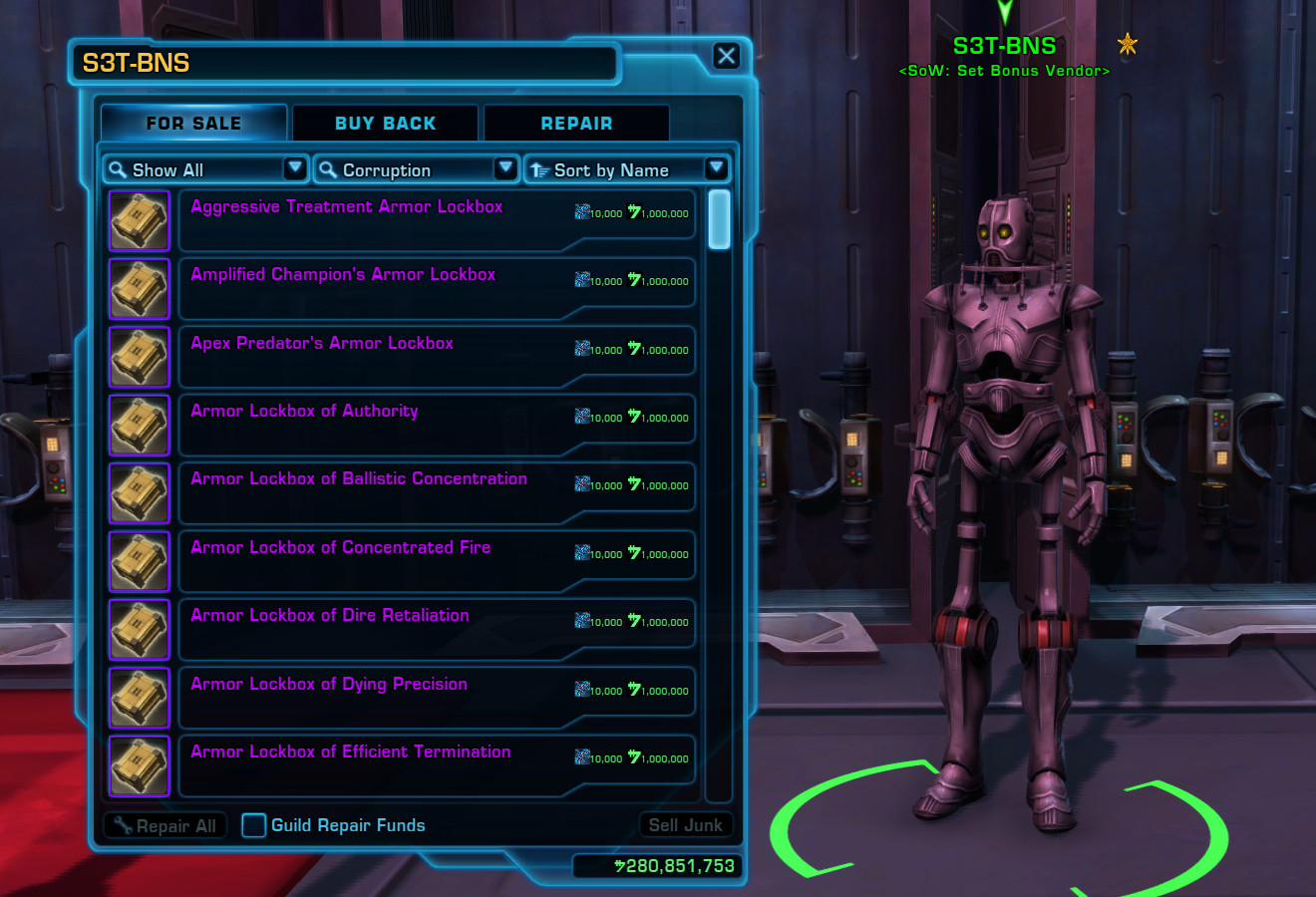Click the Sell Junk button
The width and height of the screenshot is (1316, 897).
(685, 825)
